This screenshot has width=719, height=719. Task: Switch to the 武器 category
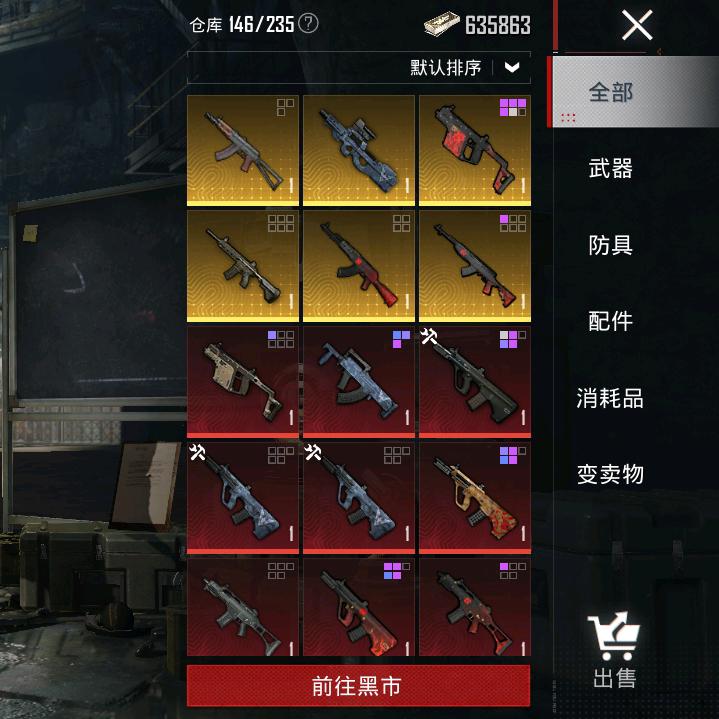[610, 168]
